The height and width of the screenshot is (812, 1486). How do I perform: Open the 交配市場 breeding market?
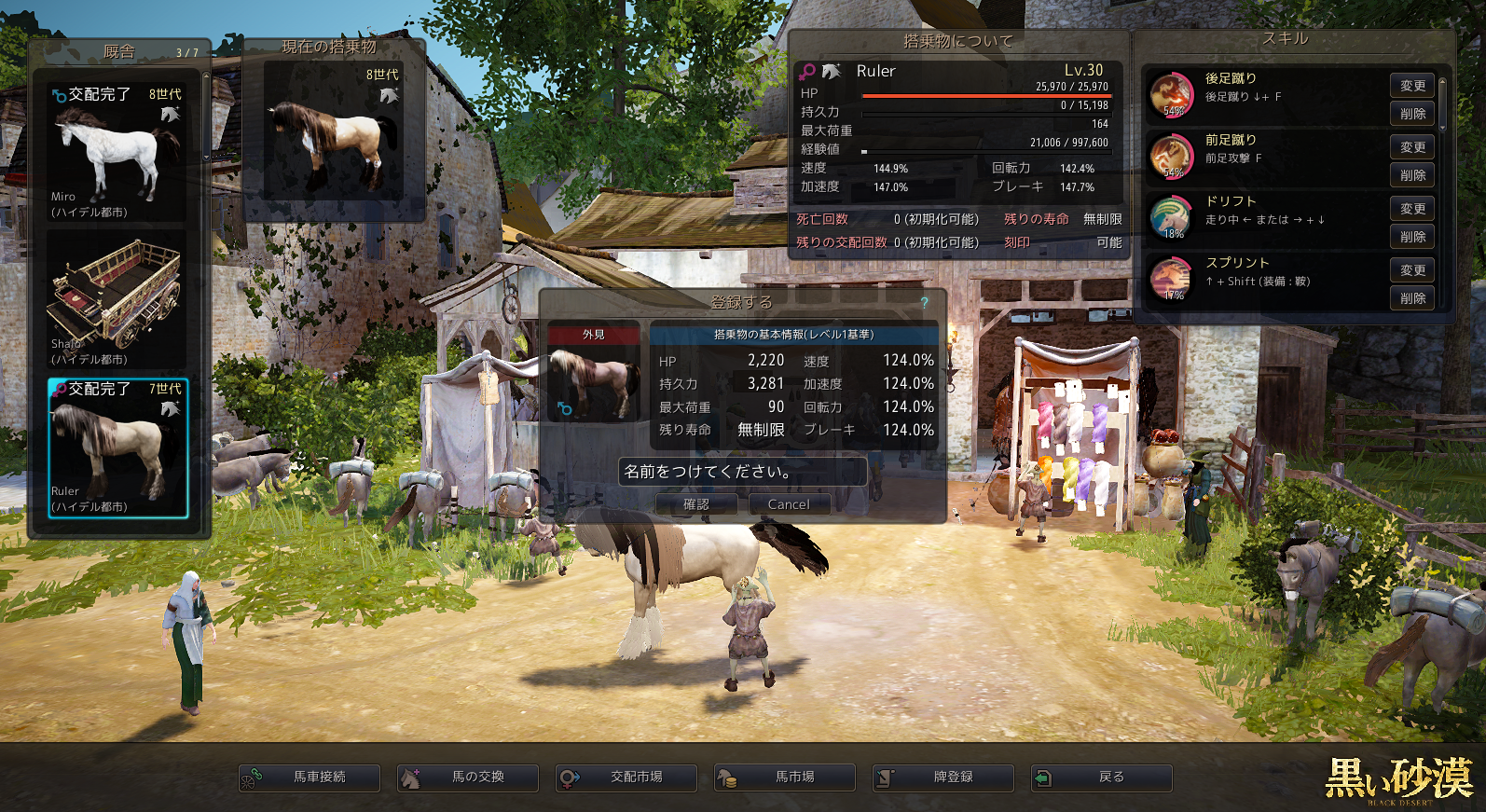click(x=626, y=778)
